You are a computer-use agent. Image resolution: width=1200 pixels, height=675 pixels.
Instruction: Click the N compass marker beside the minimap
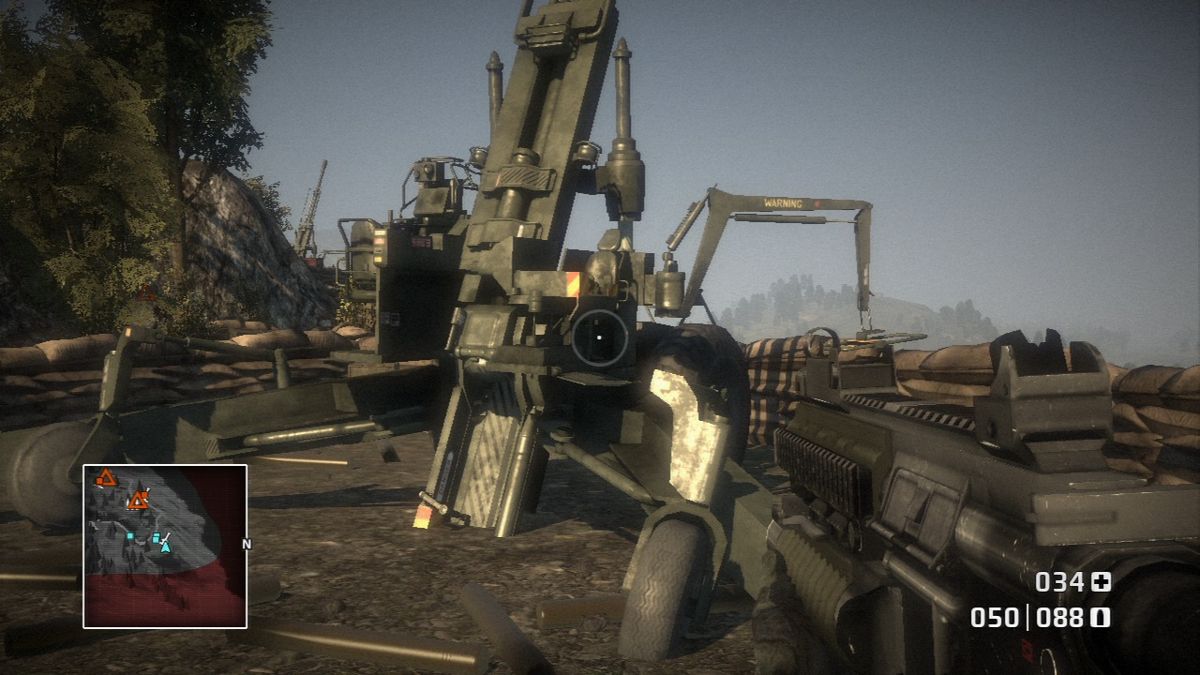246,545
